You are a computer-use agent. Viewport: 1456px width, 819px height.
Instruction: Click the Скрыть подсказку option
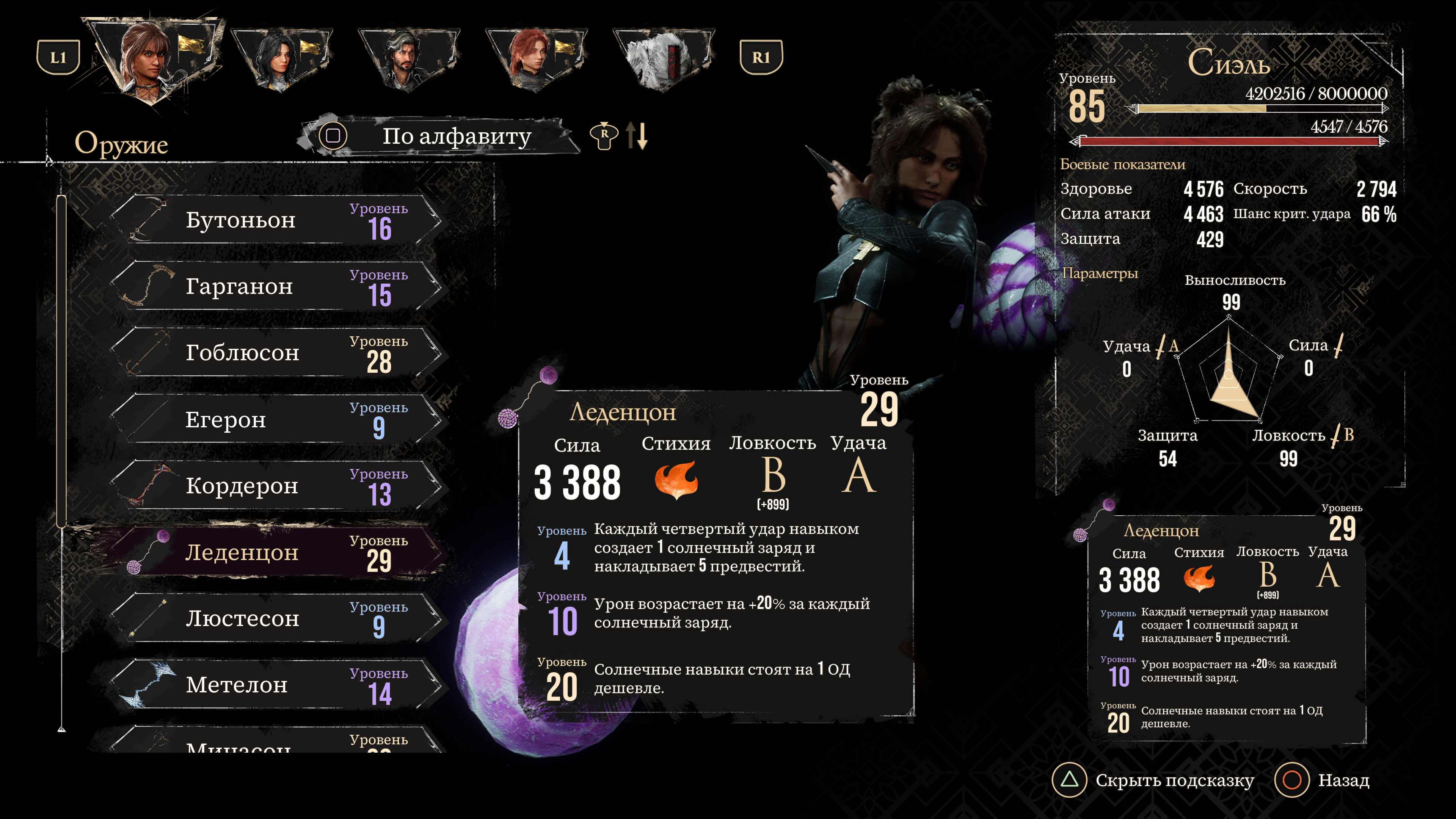tap(1153, 781)
